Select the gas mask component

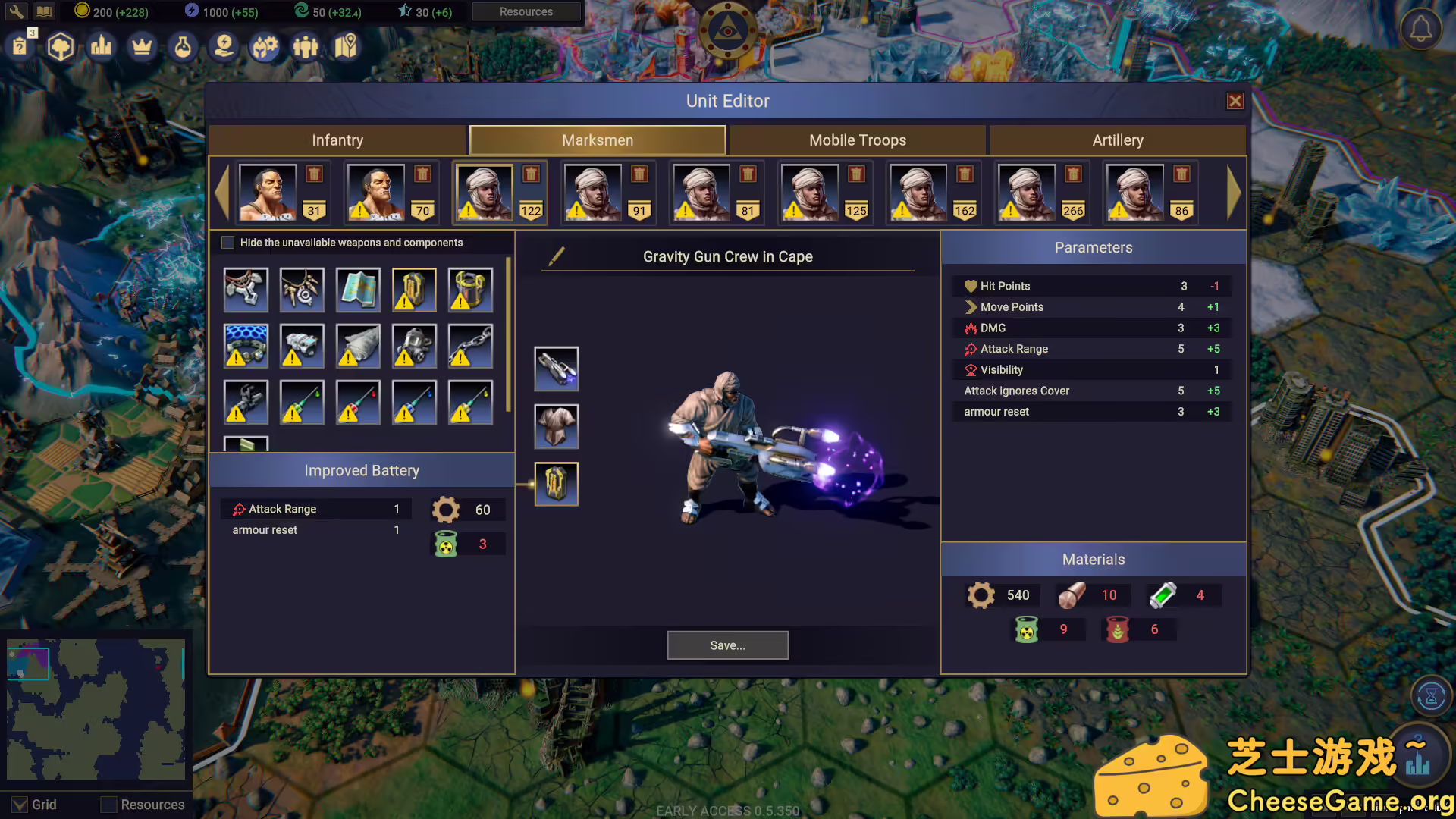(414, 346)
